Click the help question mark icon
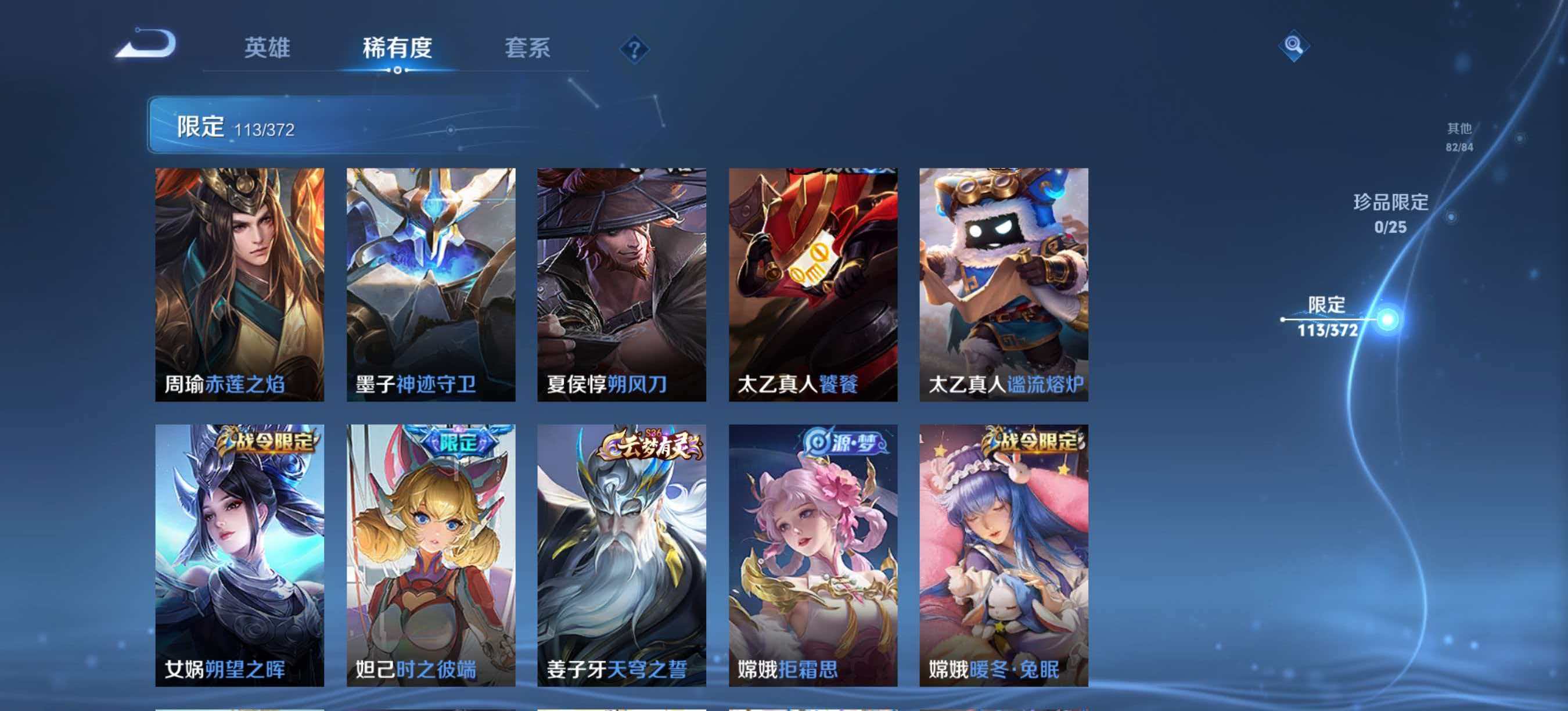 (634, 50)
